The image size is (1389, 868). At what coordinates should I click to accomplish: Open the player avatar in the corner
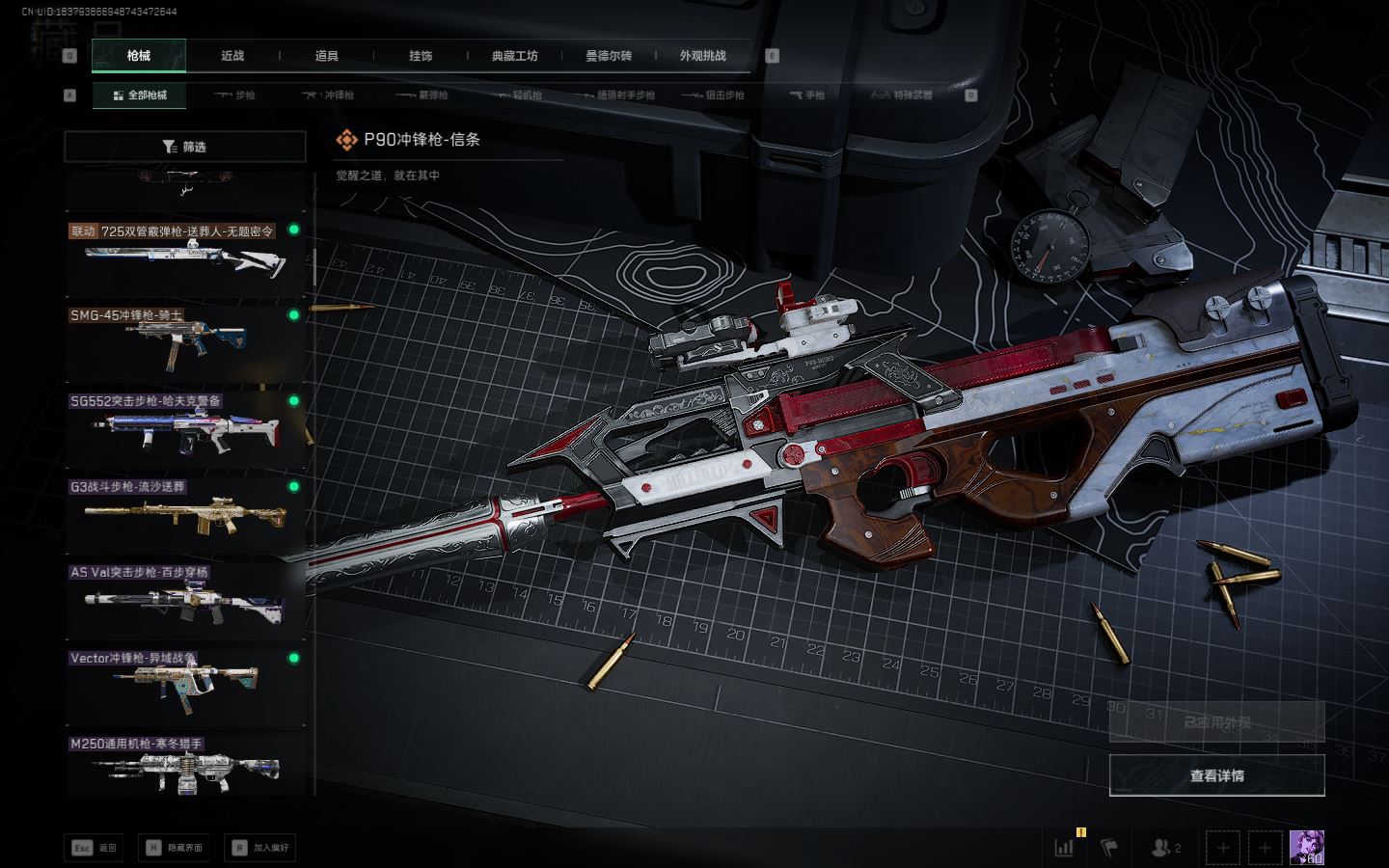(1306, 848)
